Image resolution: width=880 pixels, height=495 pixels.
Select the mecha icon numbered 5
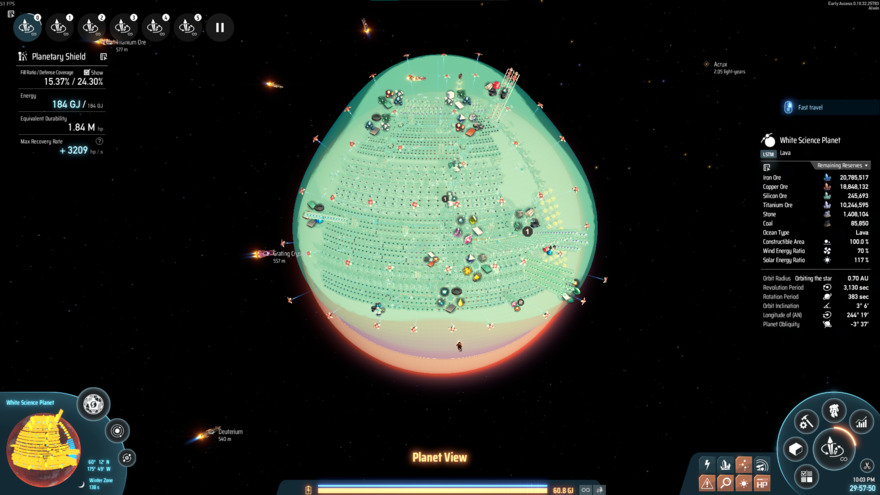click(187, 27)
